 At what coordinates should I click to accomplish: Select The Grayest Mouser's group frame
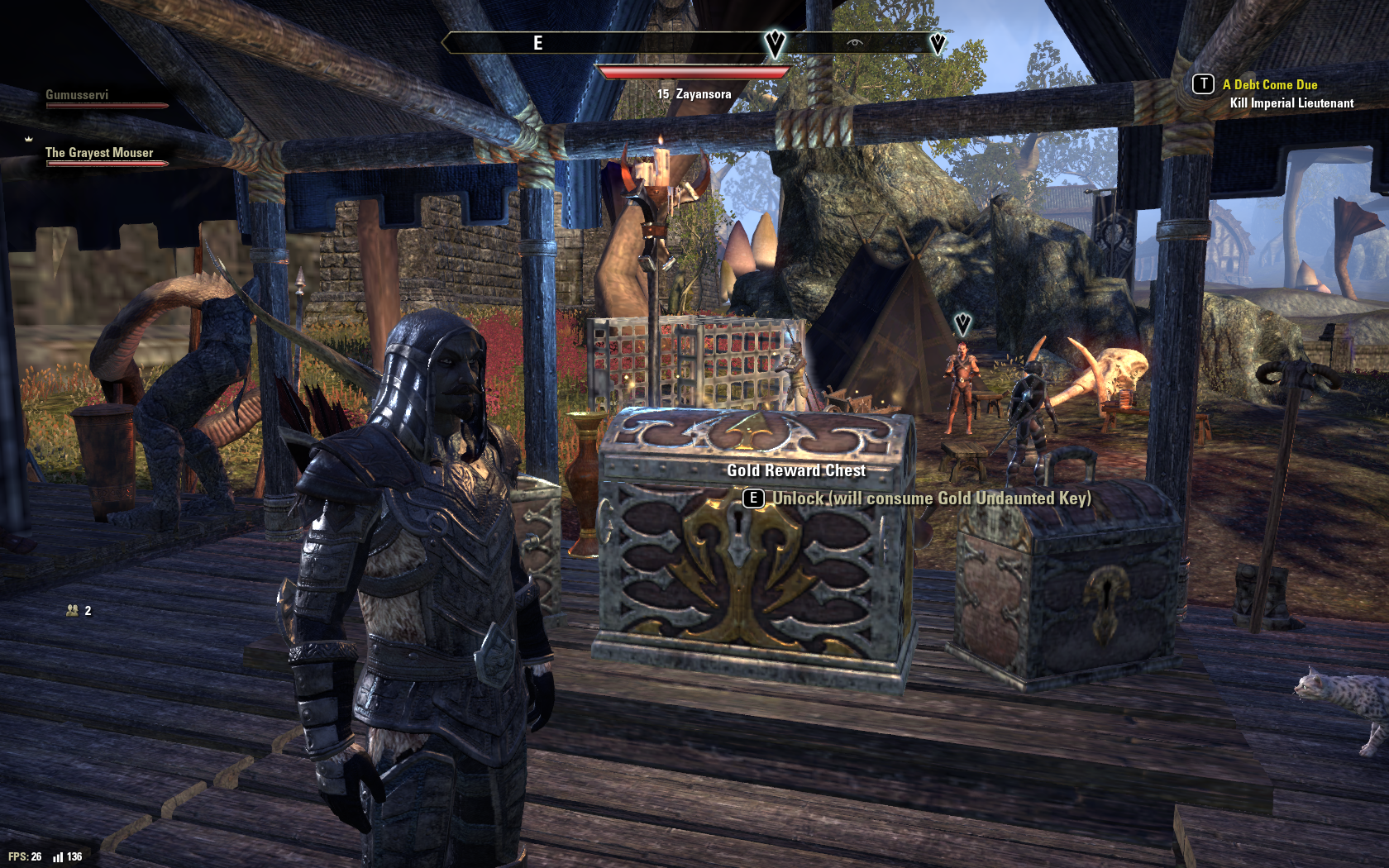click(x=99, y=154)
